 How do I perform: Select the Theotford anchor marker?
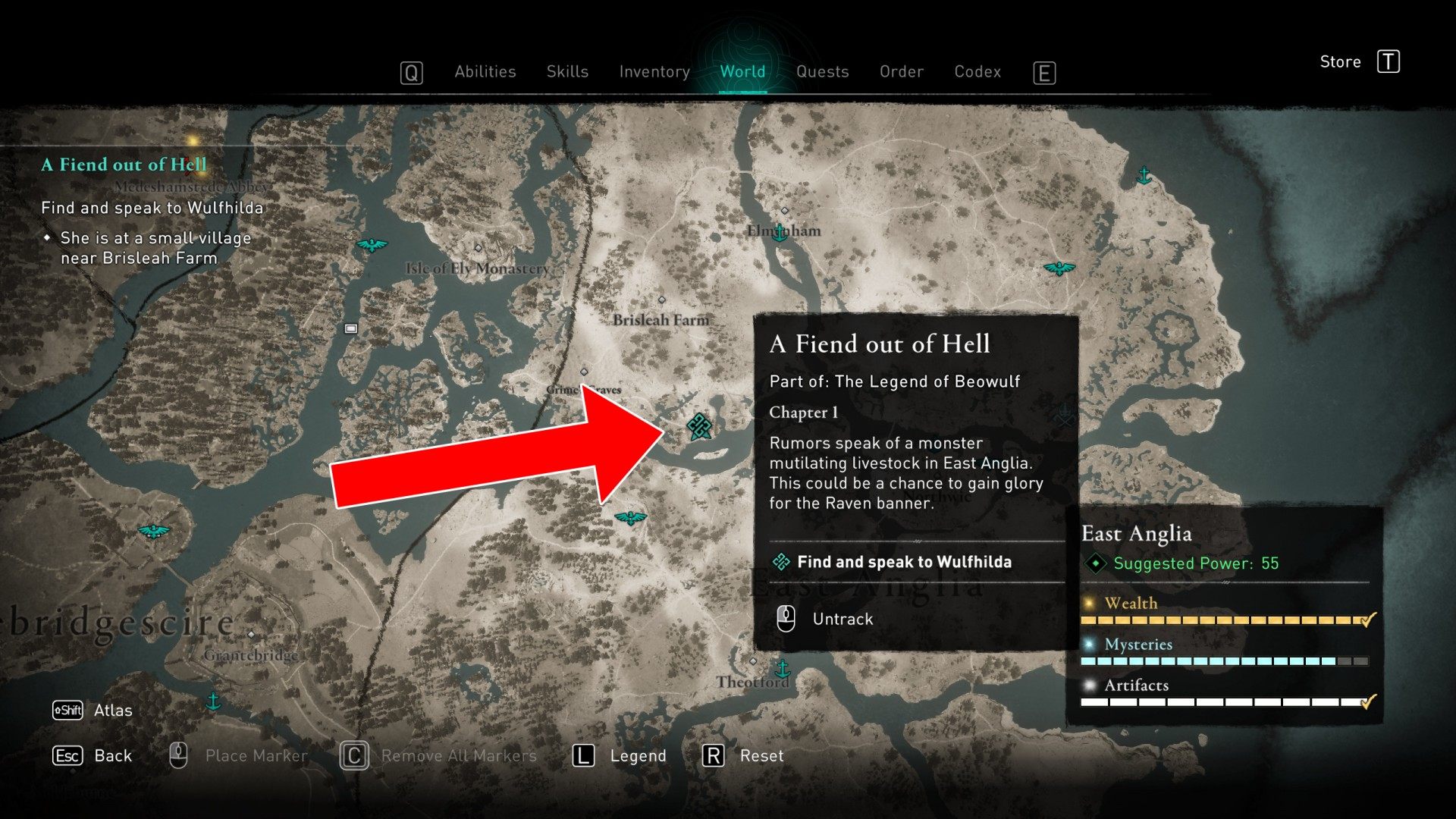click(x=783, y=669)
